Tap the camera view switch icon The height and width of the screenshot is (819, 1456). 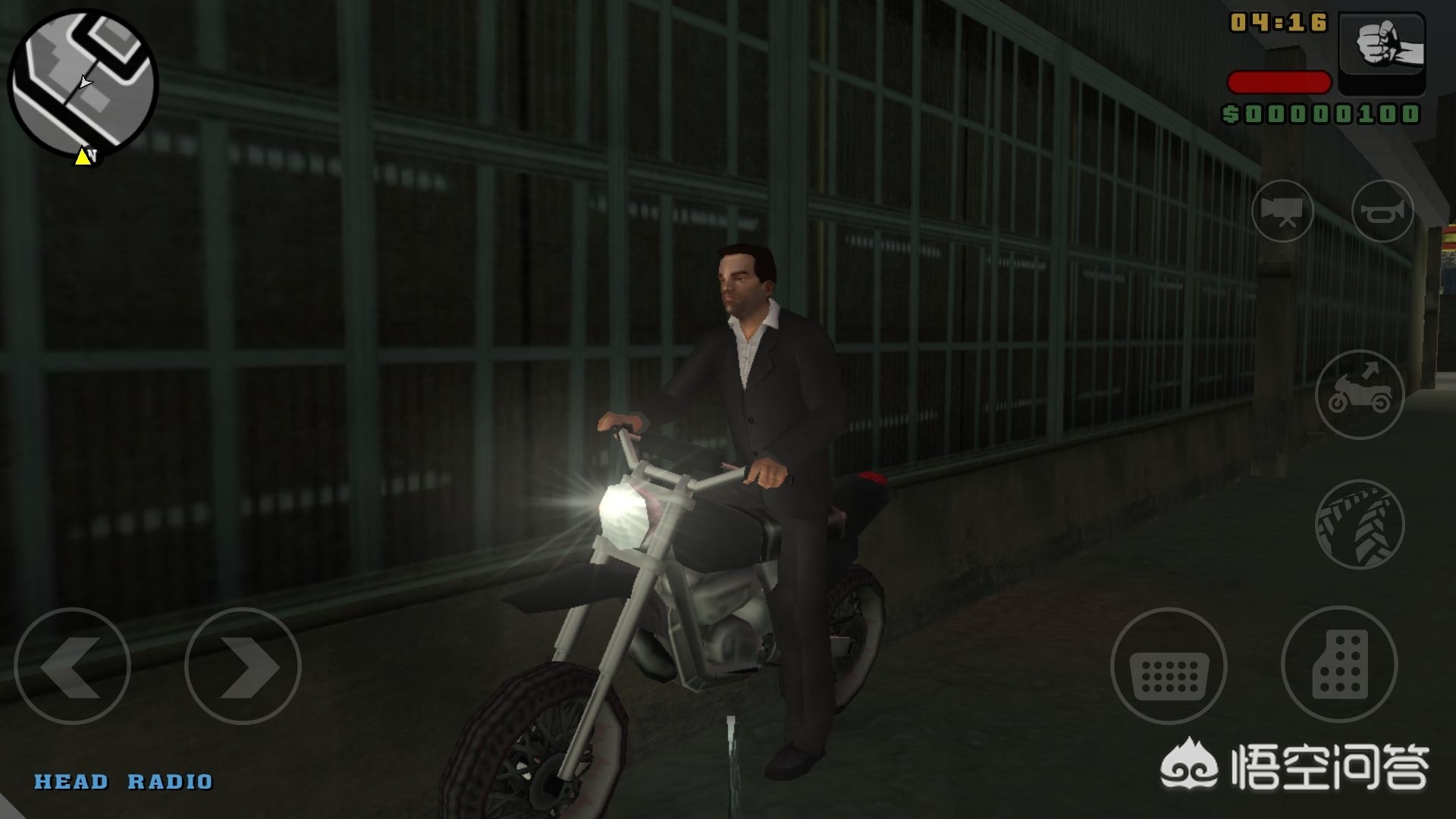pos(1282,212)
